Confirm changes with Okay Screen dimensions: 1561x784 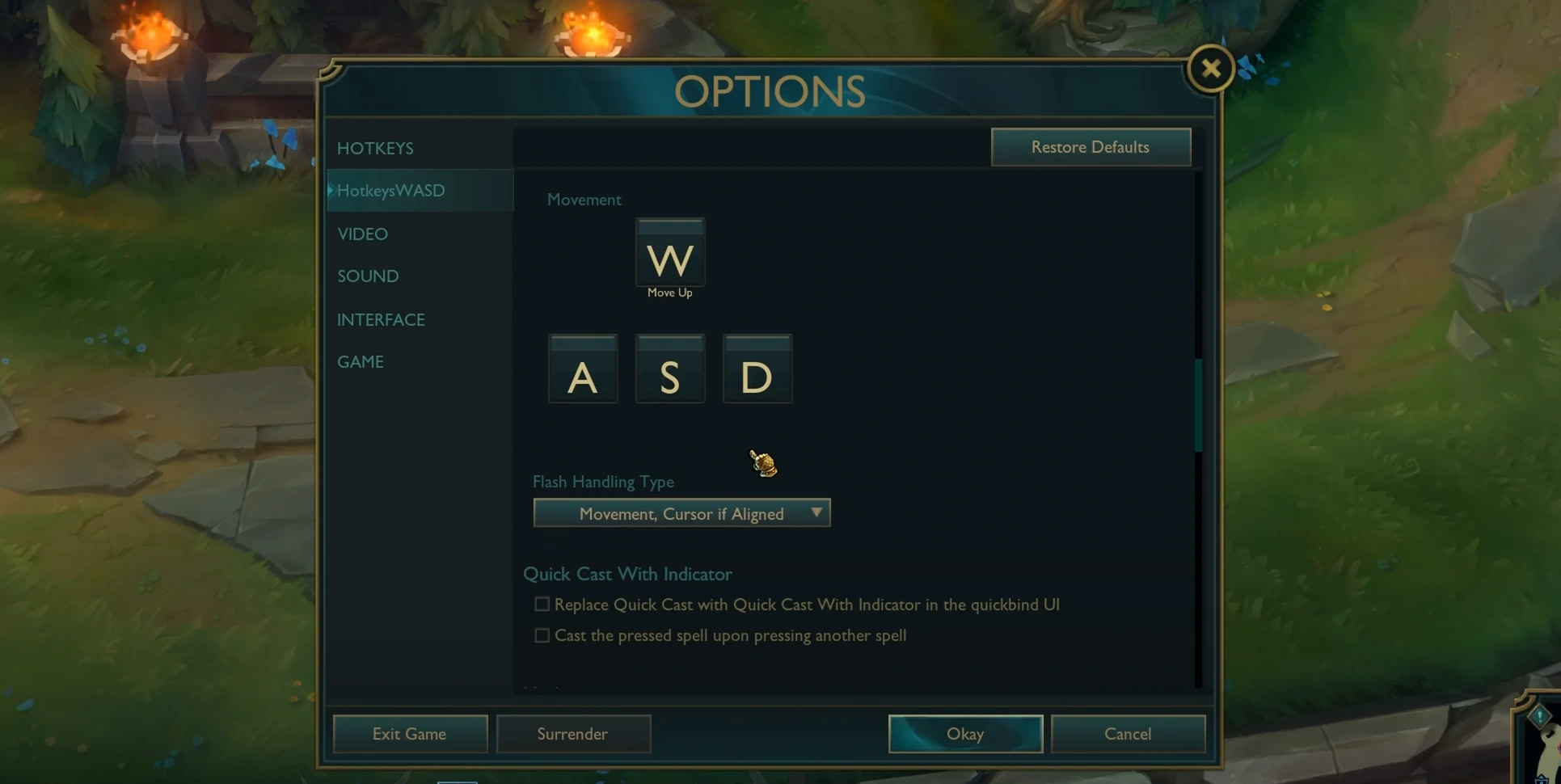tap(965, 734)
